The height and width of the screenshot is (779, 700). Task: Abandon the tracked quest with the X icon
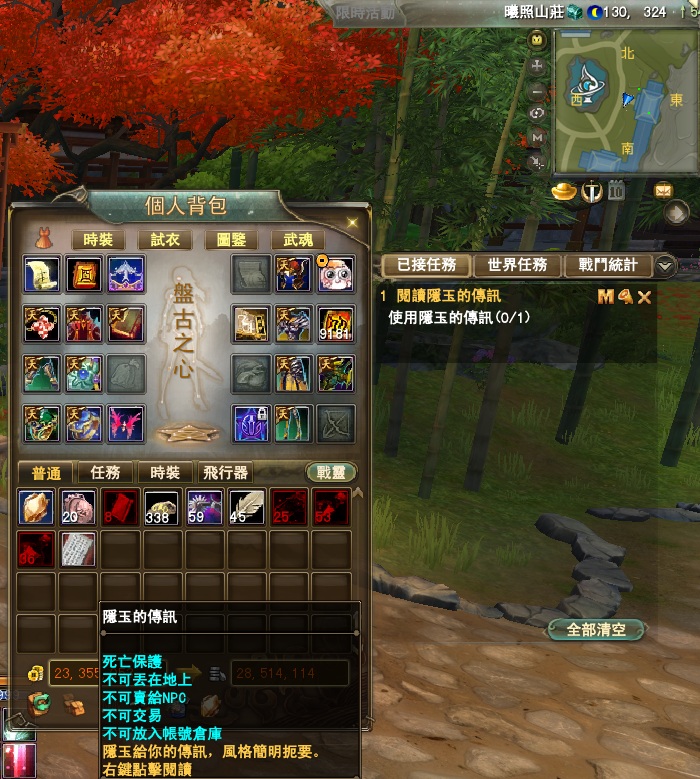(644, 297)
